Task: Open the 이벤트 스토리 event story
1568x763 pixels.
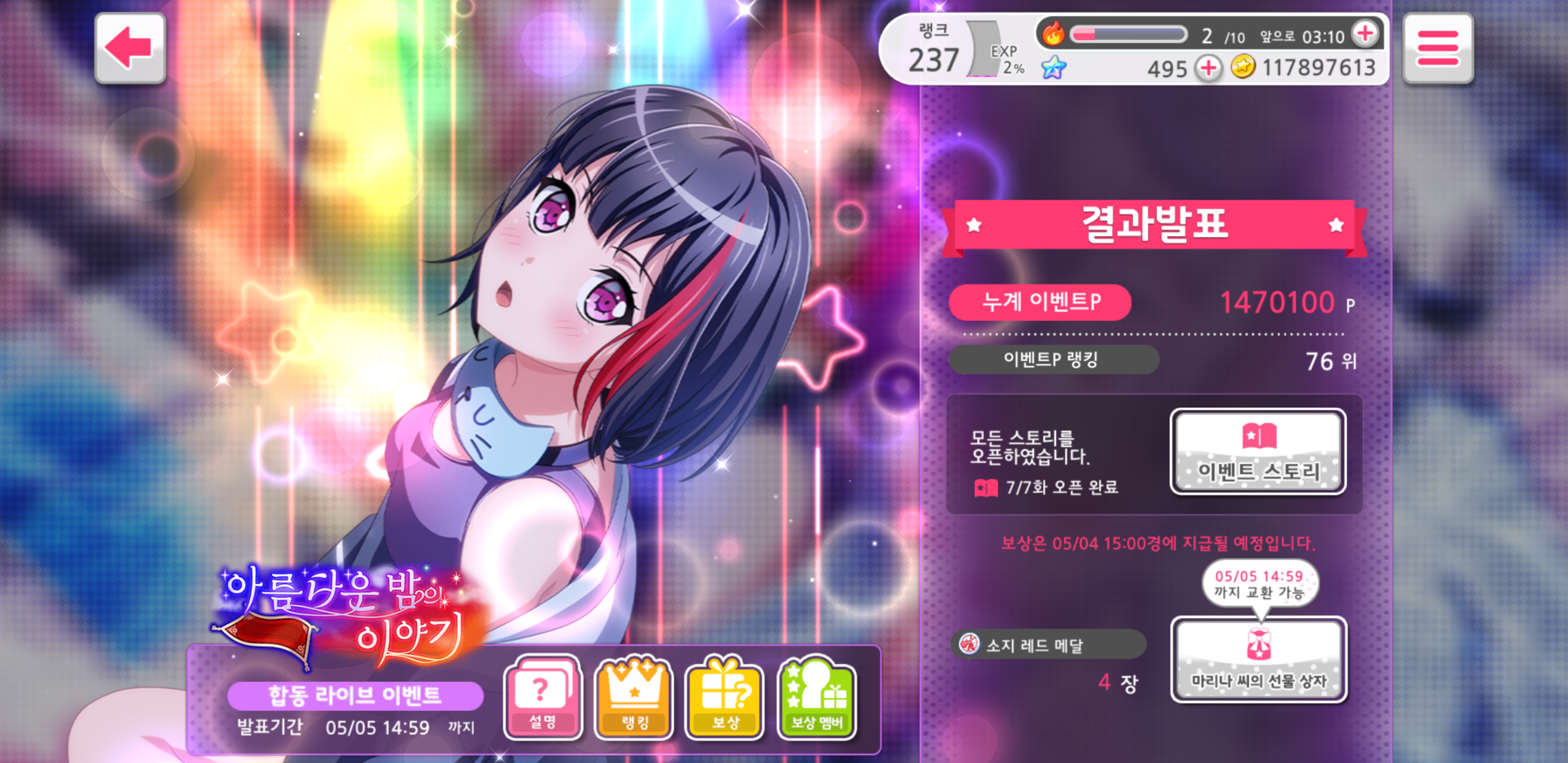Action: [1258, 451]
